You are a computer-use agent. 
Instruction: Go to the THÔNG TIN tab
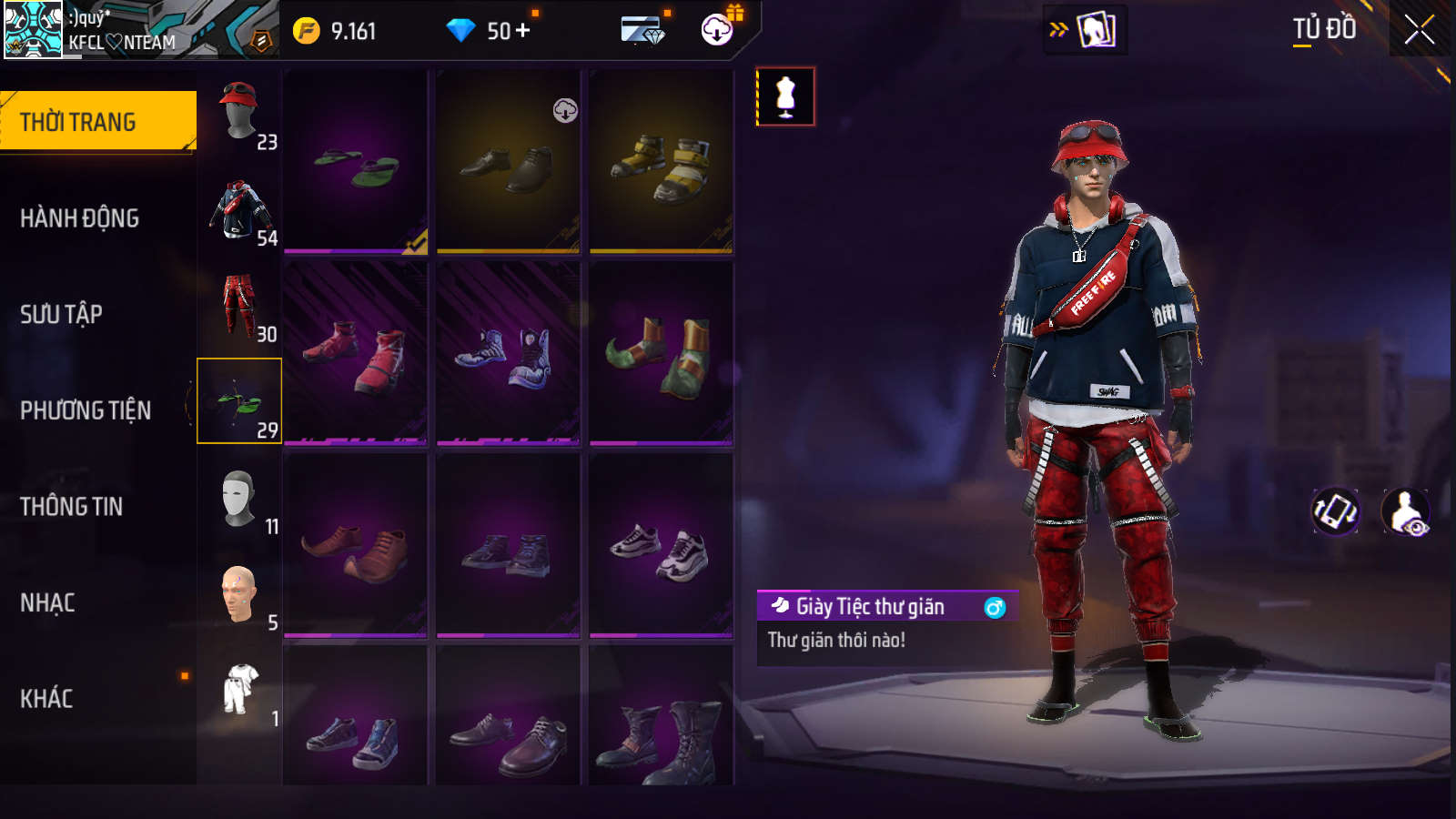coord(72,507)
